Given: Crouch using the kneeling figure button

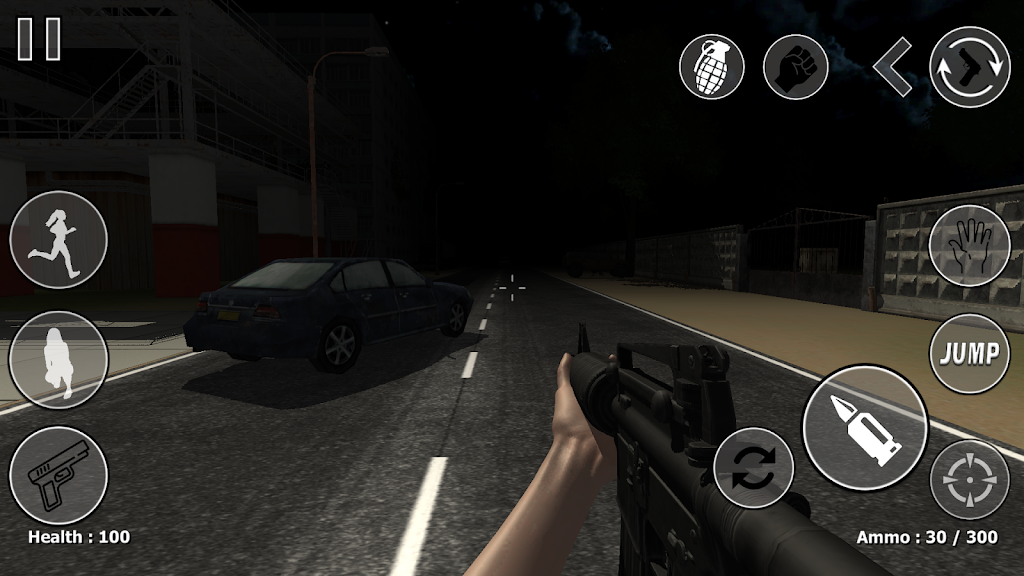Looking at the screenshot, I should pos(59,360).
